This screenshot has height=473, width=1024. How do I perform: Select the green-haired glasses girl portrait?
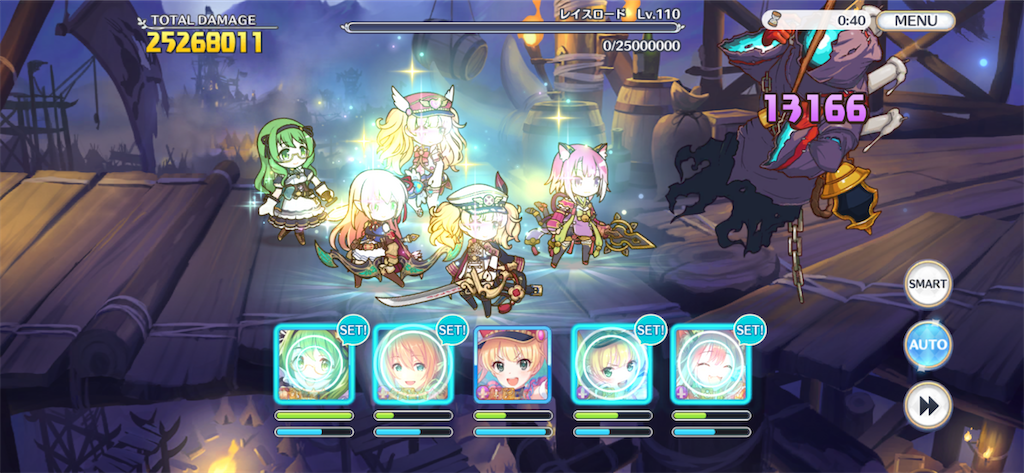pos(313,364)
